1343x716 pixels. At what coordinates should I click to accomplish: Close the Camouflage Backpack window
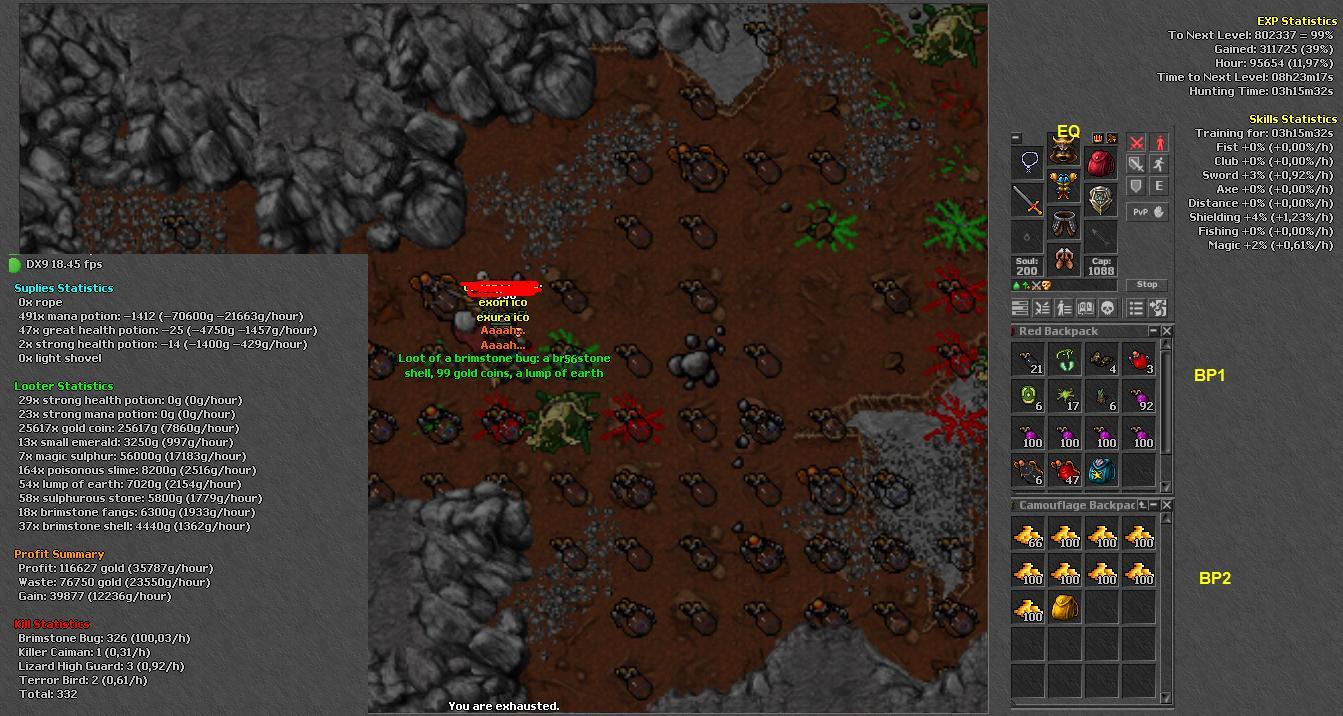tap(1166, 505)
